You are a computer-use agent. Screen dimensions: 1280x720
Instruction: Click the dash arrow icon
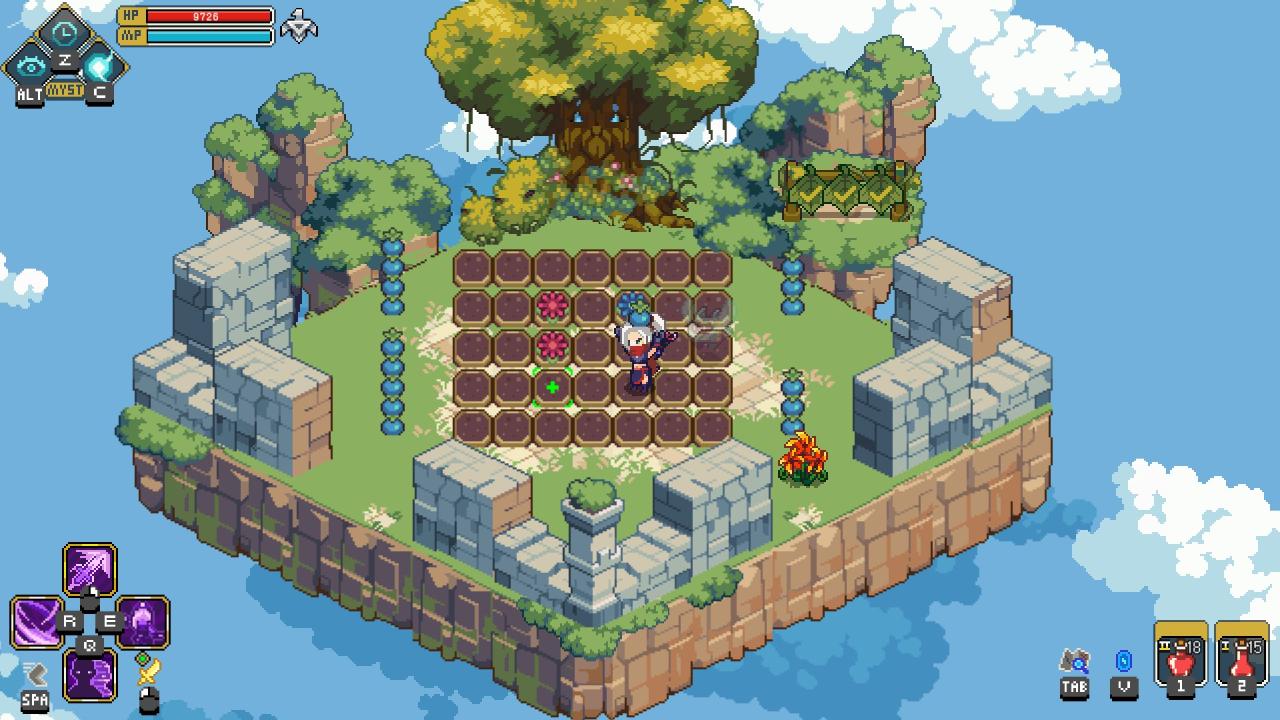[35, 673]
